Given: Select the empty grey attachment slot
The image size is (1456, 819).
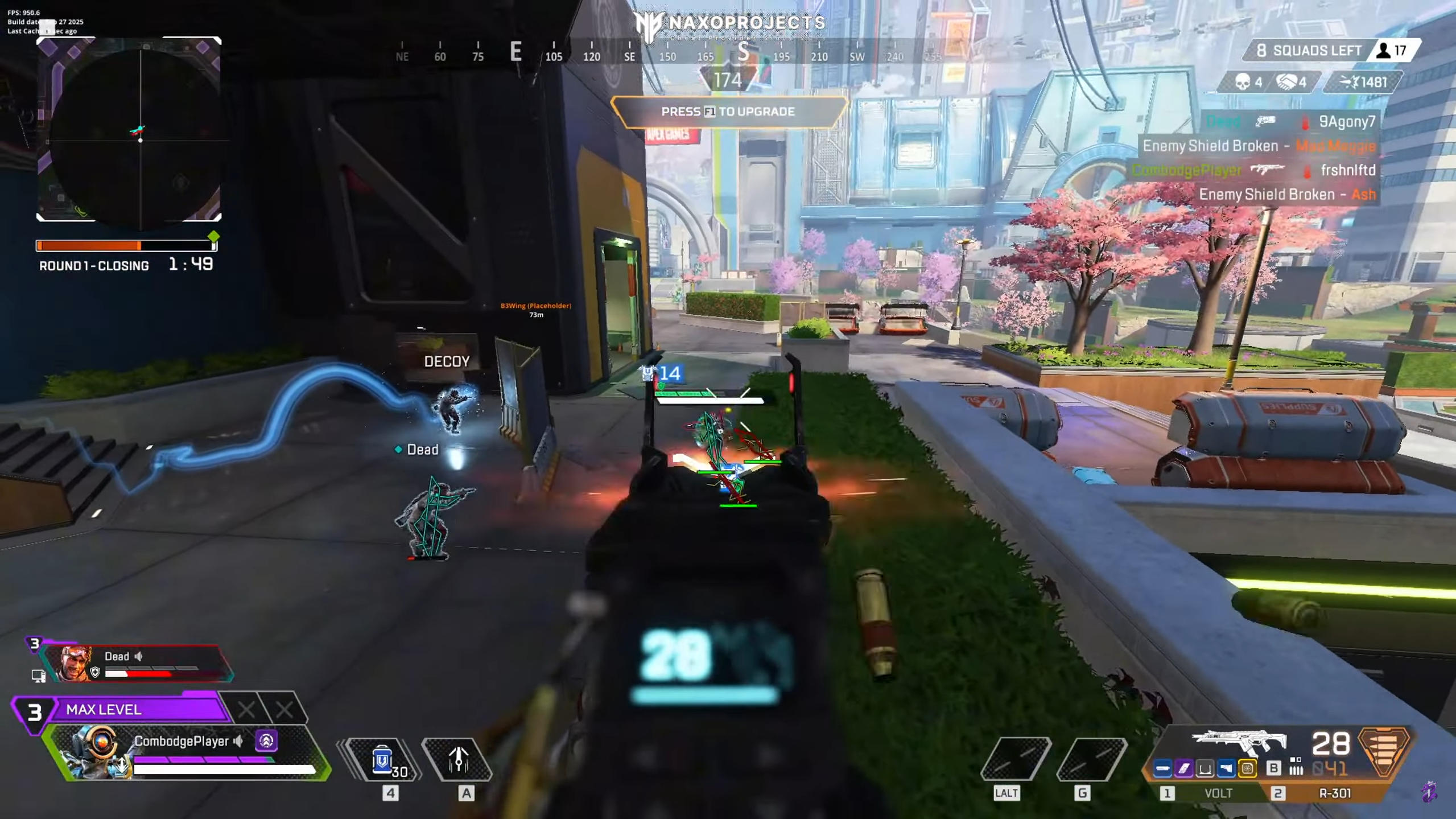Looking at the screenshot, I should click(x=1205, y=769).
